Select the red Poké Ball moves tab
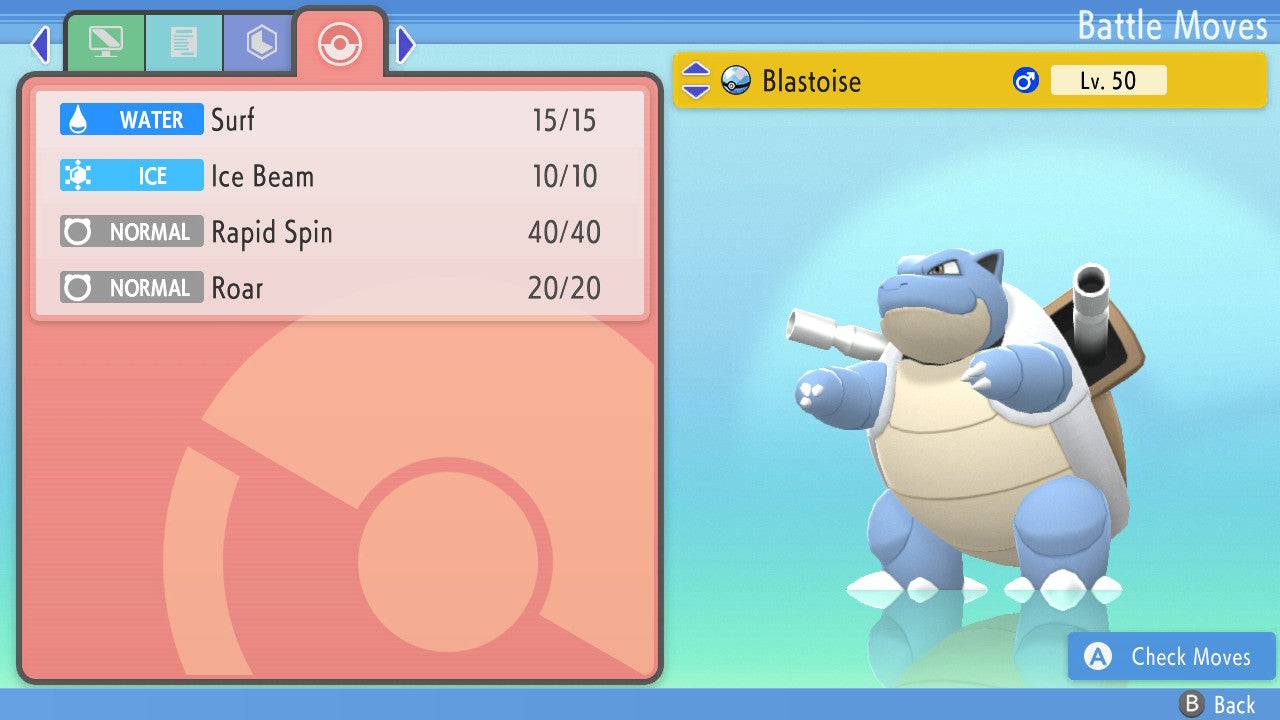 [340, 43]
